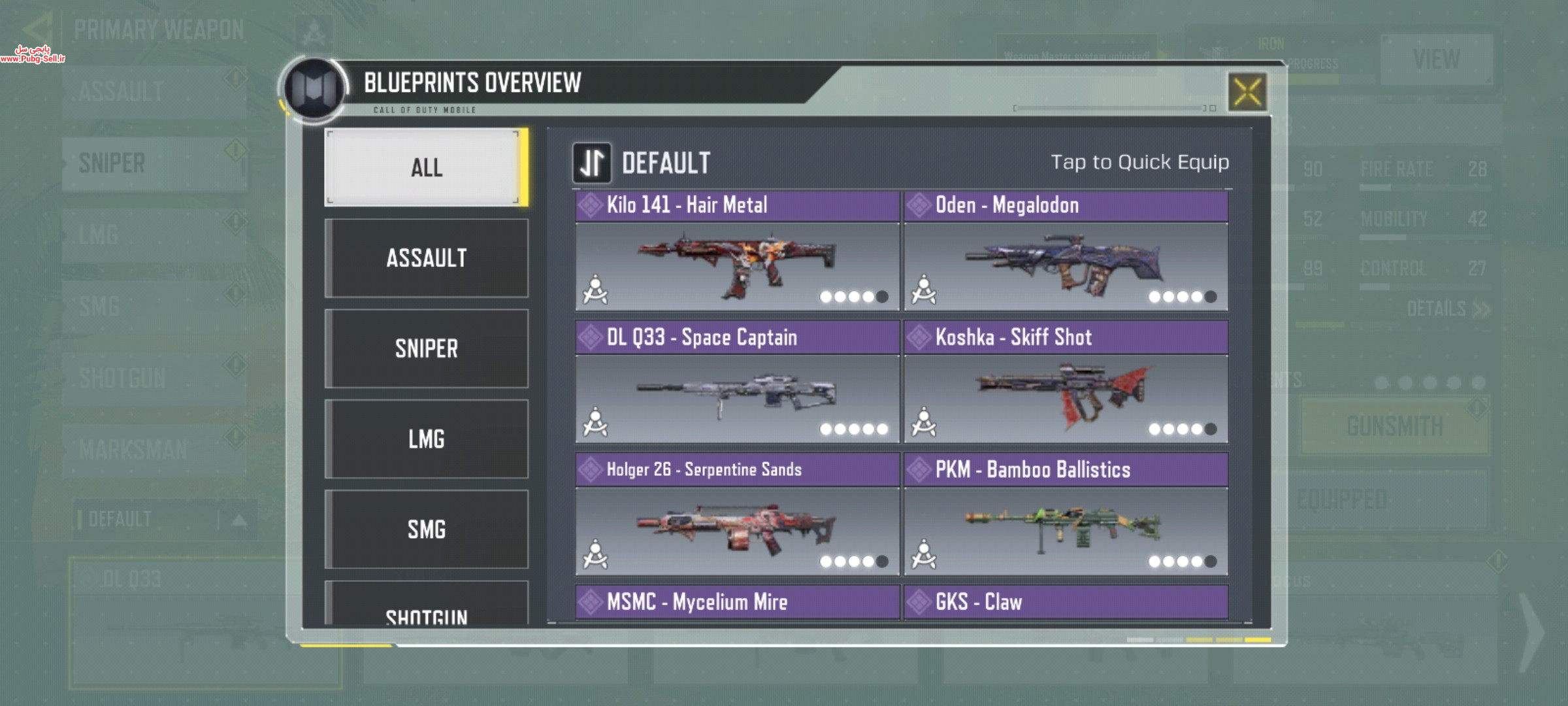This screenshot has width=1568, height=706.
Task: Switch to the Assault blueprints tab
Action: (x=426, y=258)
